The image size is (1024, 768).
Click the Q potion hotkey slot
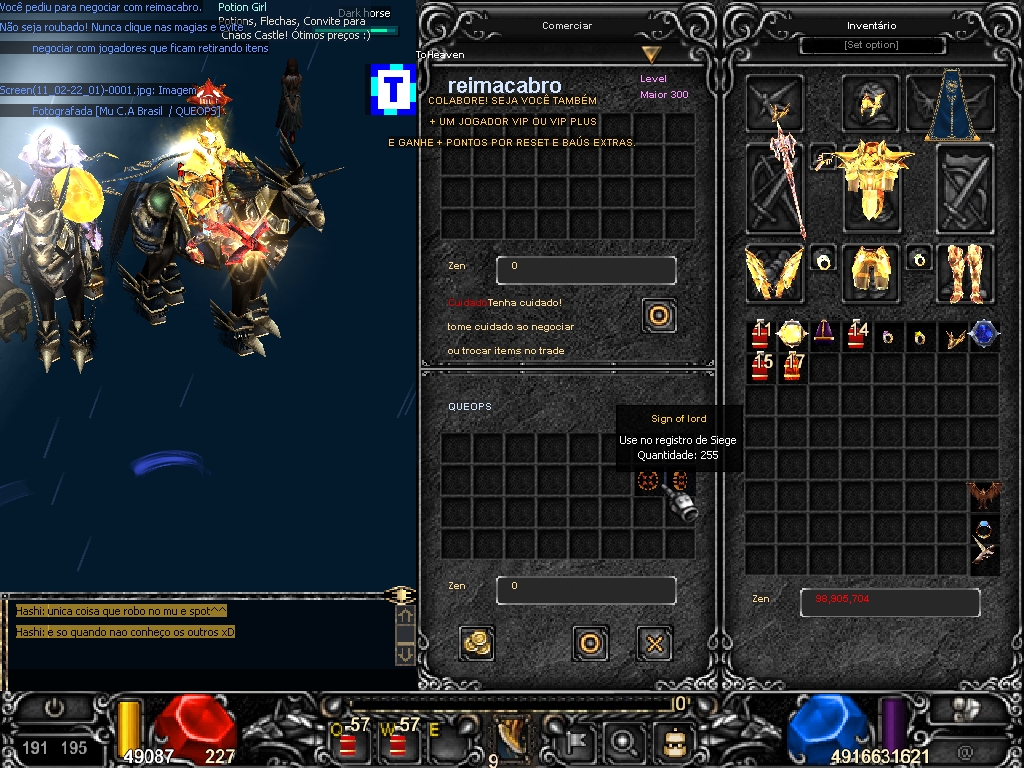pyautogui.click(x=349, y=743)
